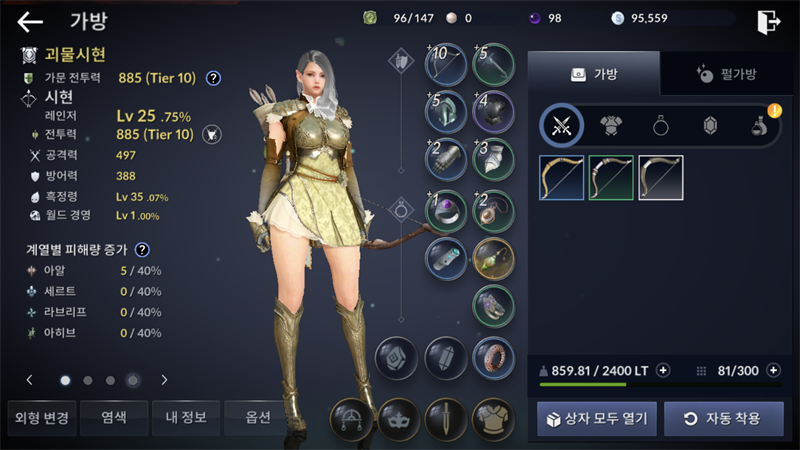
Task: Open 내 정보 character info
Action: tap(186, 417)
